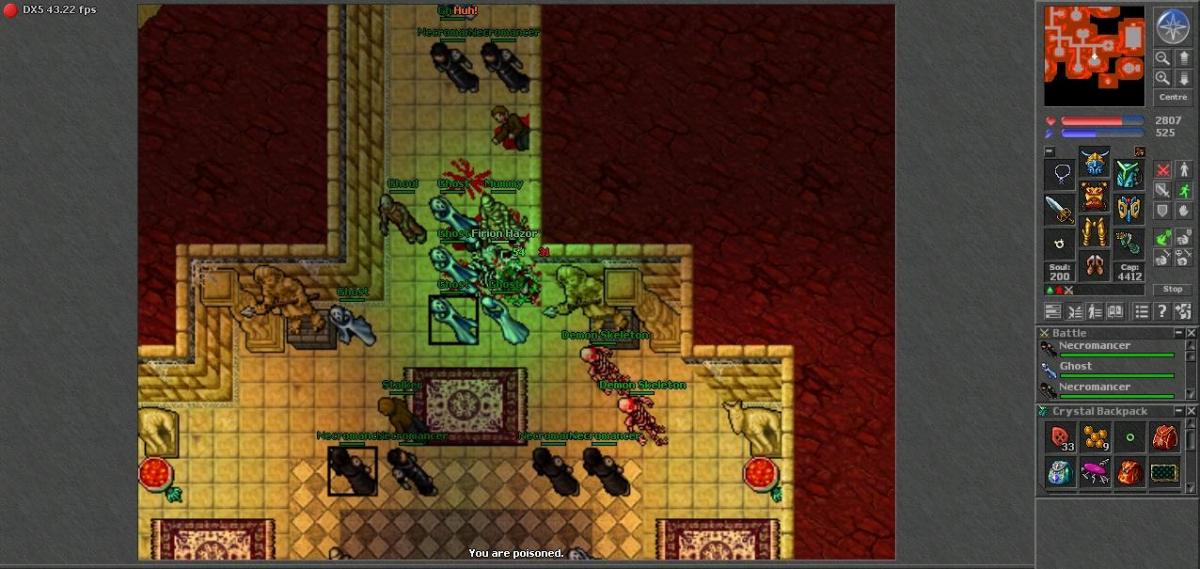The height and width of the screenshot is (569, 1200).
Task: Select the dark green tapestry item slot
Action: point(1164,472)
